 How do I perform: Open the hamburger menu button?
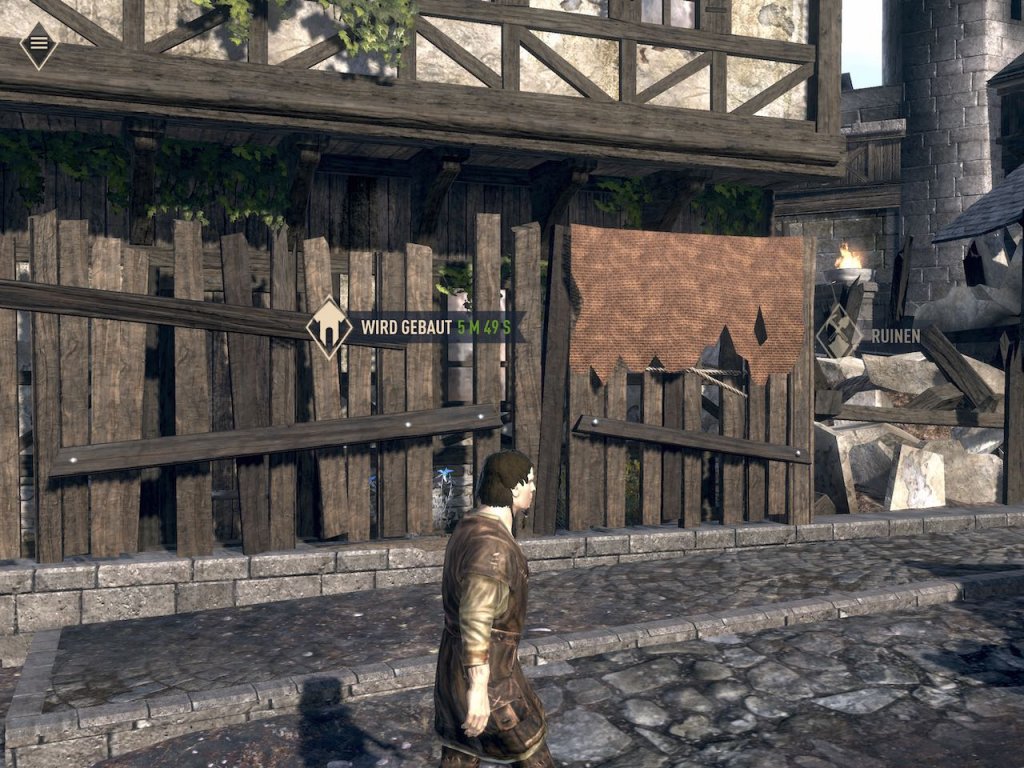point(39,44)
